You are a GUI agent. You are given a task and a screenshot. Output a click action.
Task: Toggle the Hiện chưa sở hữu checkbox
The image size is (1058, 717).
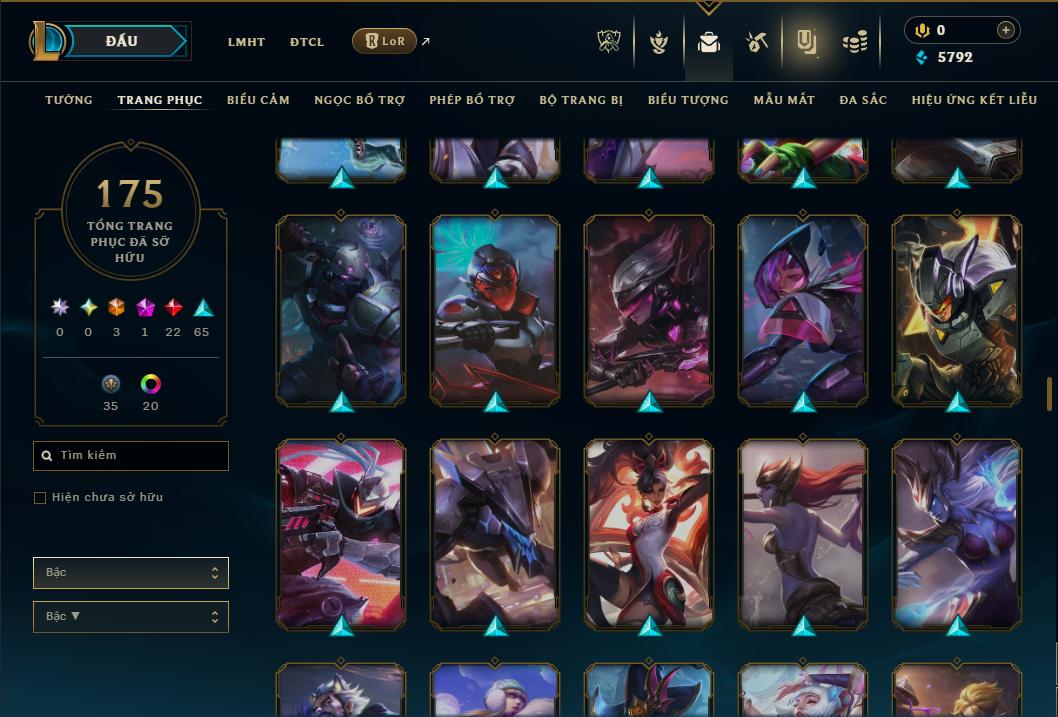click(40, 498)
